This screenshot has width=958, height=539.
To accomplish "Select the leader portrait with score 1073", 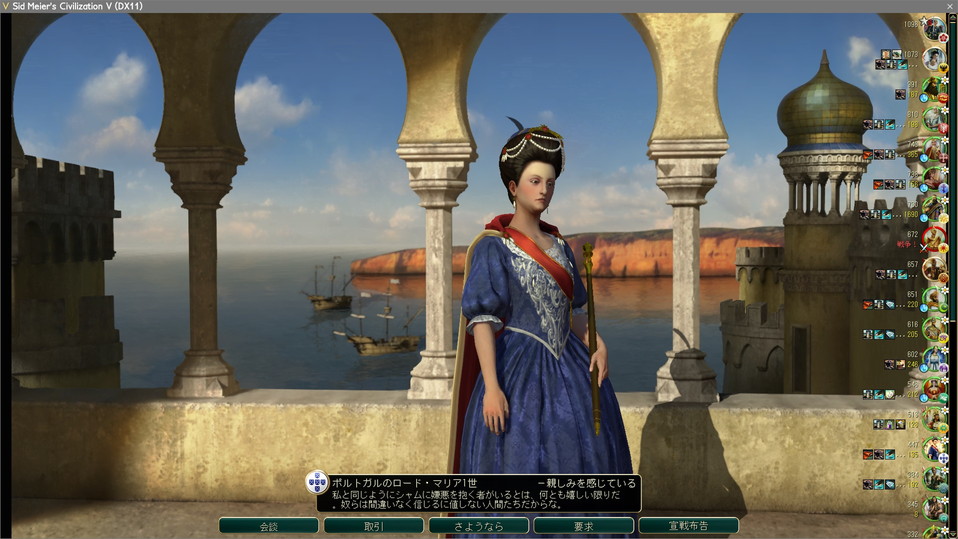I will (x=934, y=59).
